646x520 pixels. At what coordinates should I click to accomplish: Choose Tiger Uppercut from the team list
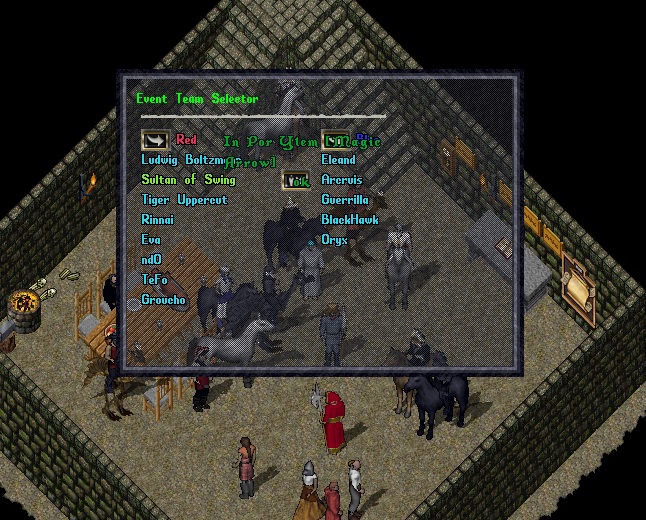click(184, 200)
